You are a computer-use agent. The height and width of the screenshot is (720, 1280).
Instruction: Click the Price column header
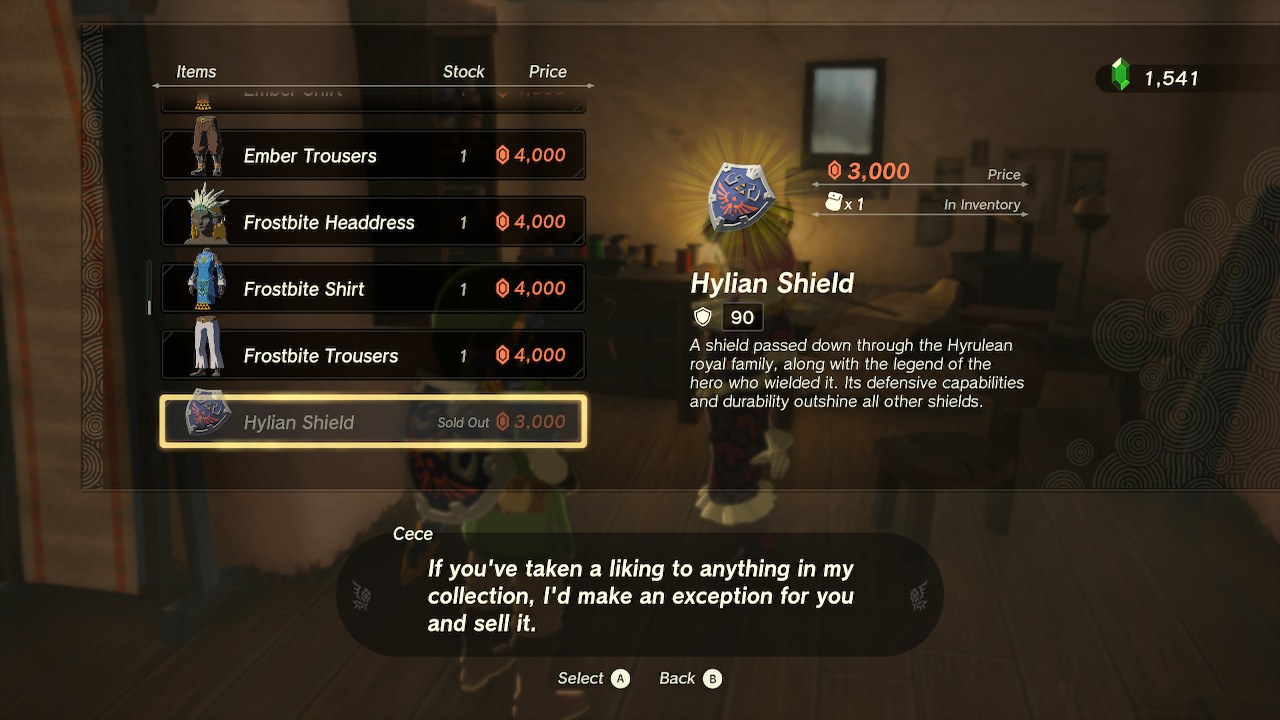click(x=548, y=71)
